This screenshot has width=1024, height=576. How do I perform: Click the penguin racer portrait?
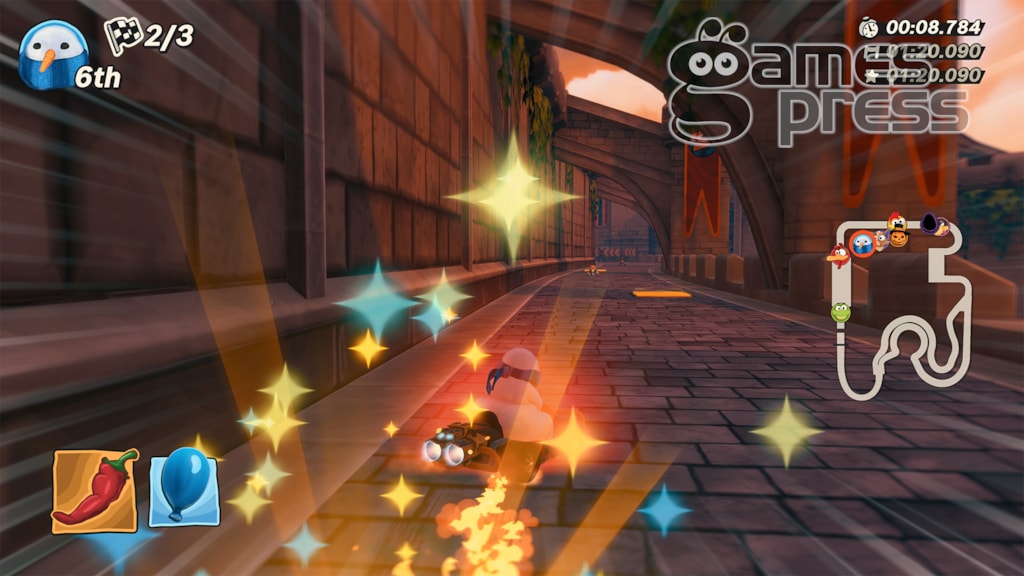[52, 54]
